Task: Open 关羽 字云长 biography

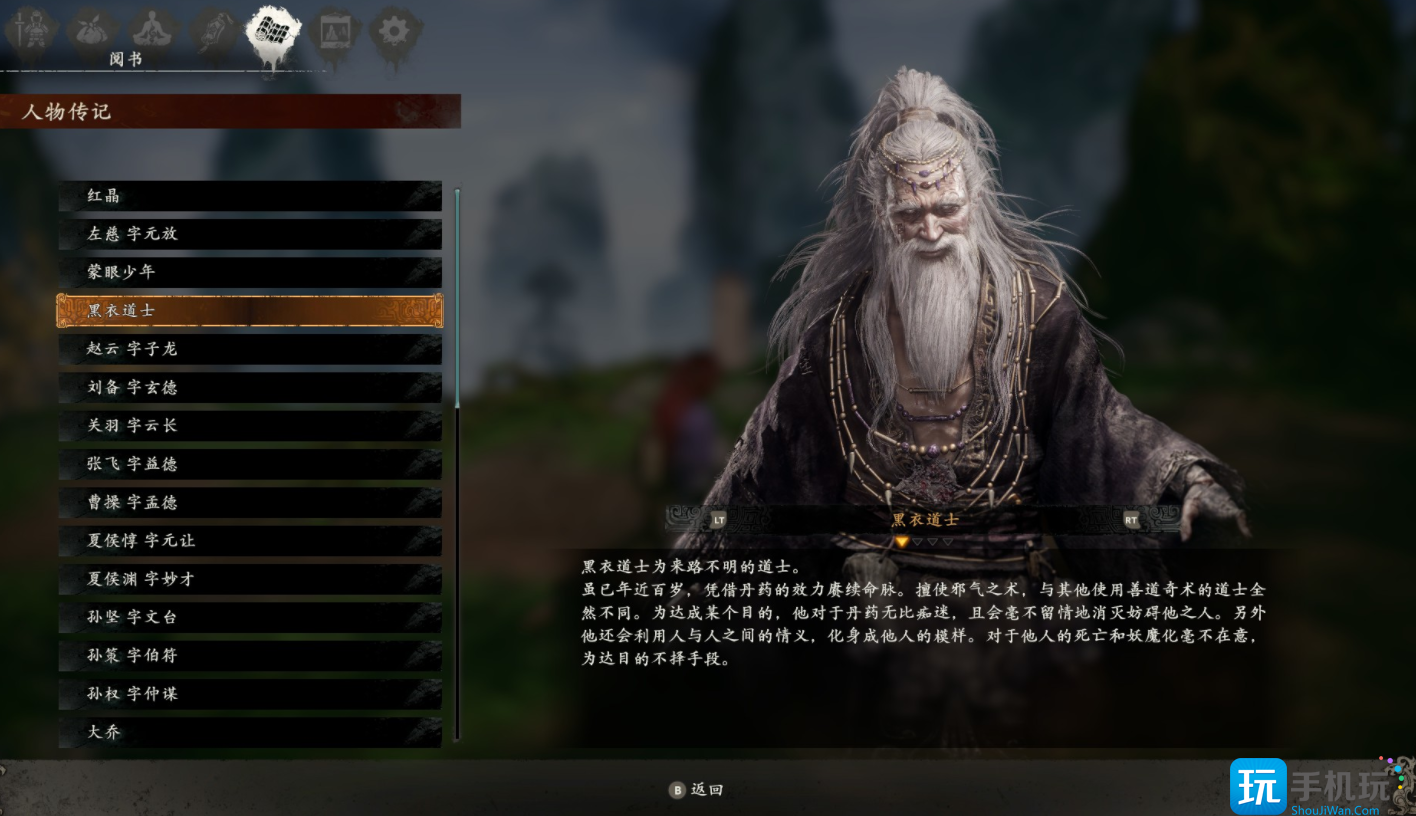Action: [x=250, y=426]
